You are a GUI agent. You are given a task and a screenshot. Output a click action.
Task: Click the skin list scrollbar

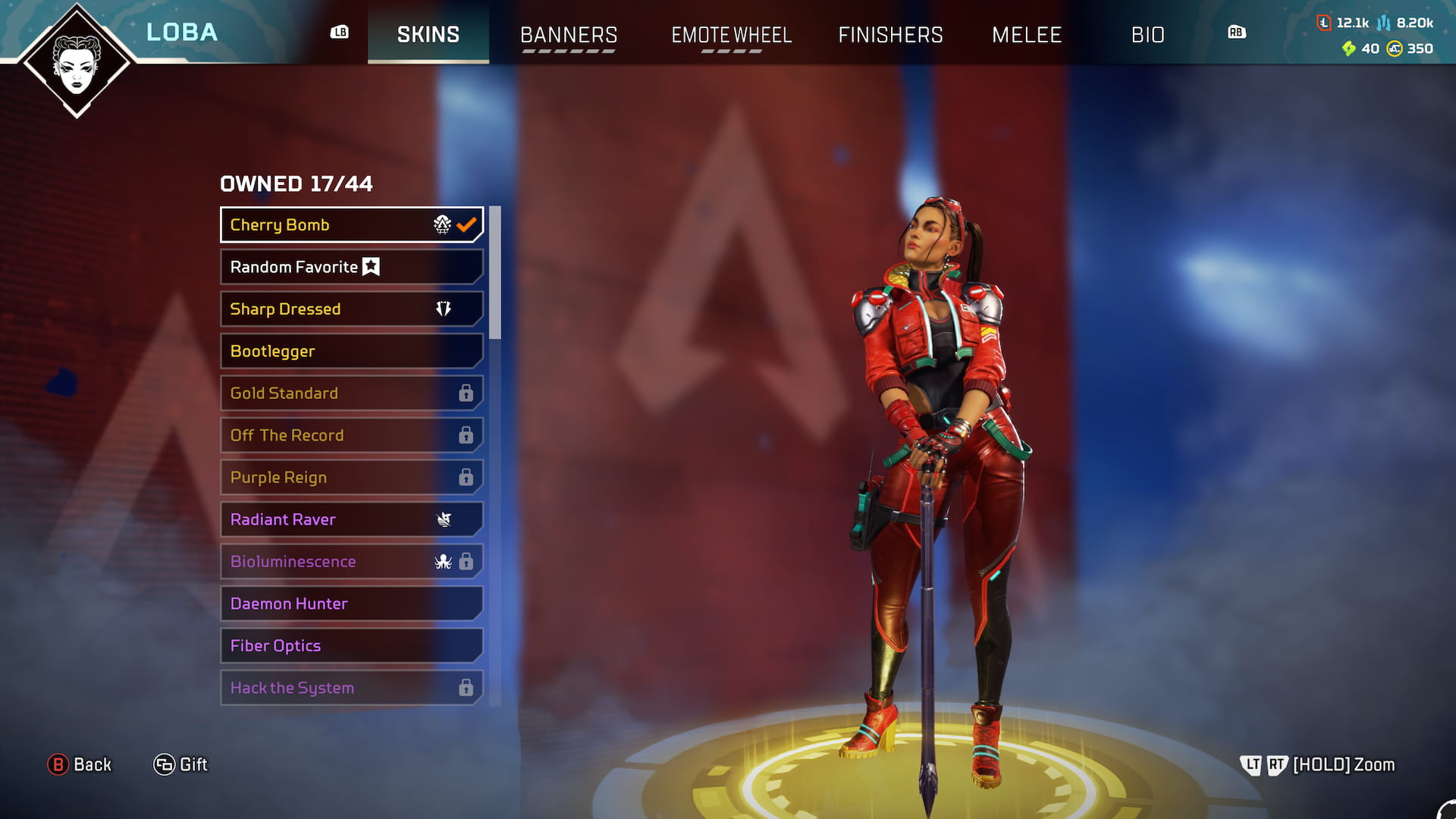(x=495, y=273)
